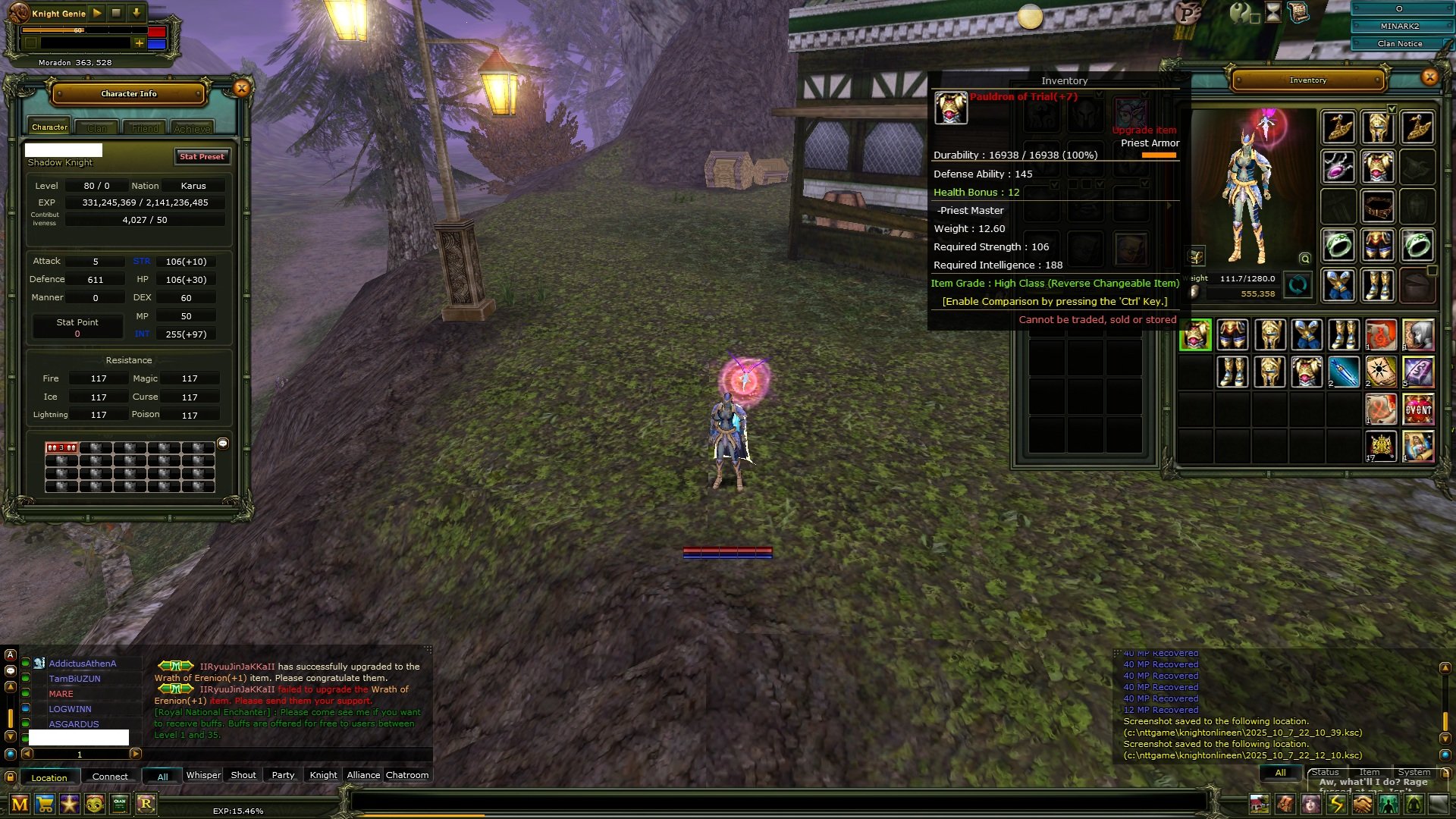1456x819 pixels.
Task: Click the Knight Genie play button
Action: 97,13
